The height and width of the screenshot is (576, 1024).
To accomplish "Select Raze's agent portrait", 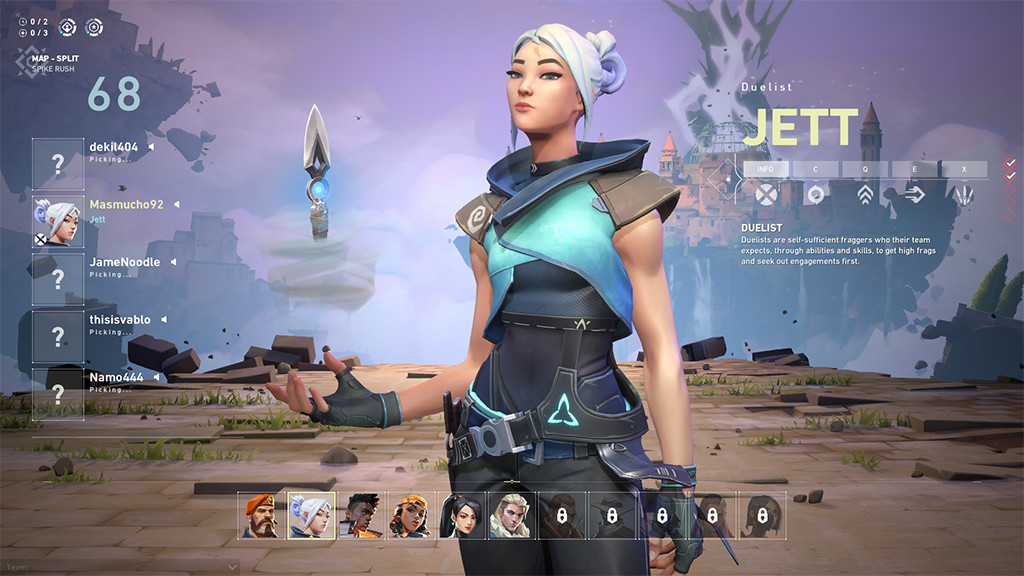I will (412, 516).
